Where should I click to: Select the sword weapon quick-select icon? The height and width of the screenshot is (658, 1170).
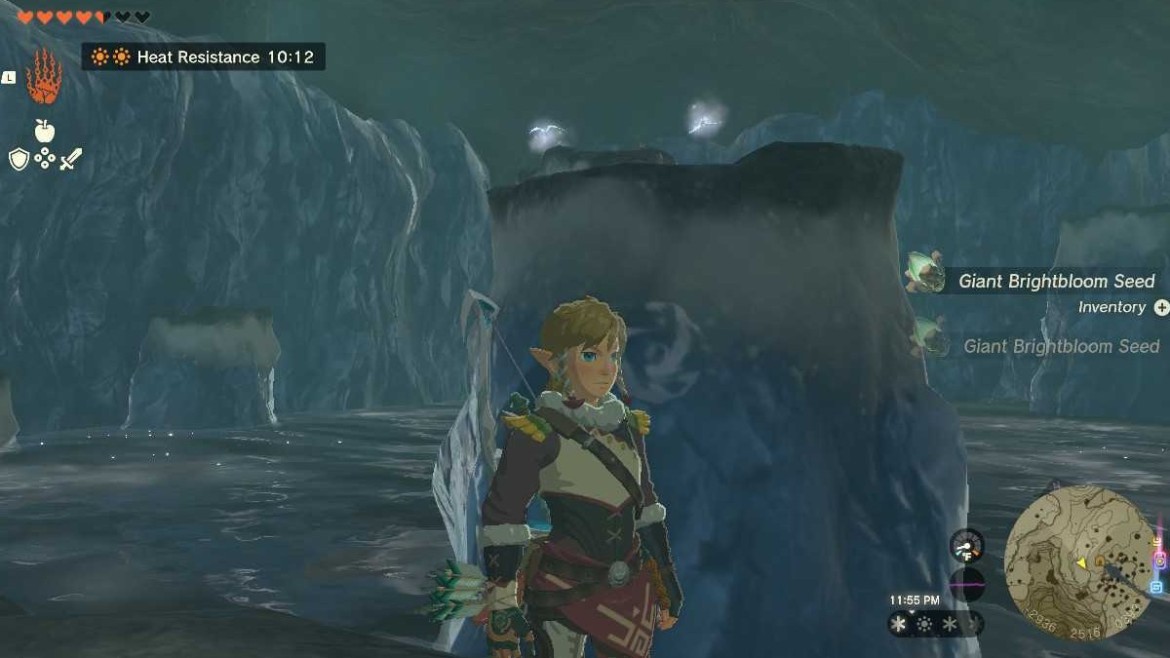tap(70, 159)
